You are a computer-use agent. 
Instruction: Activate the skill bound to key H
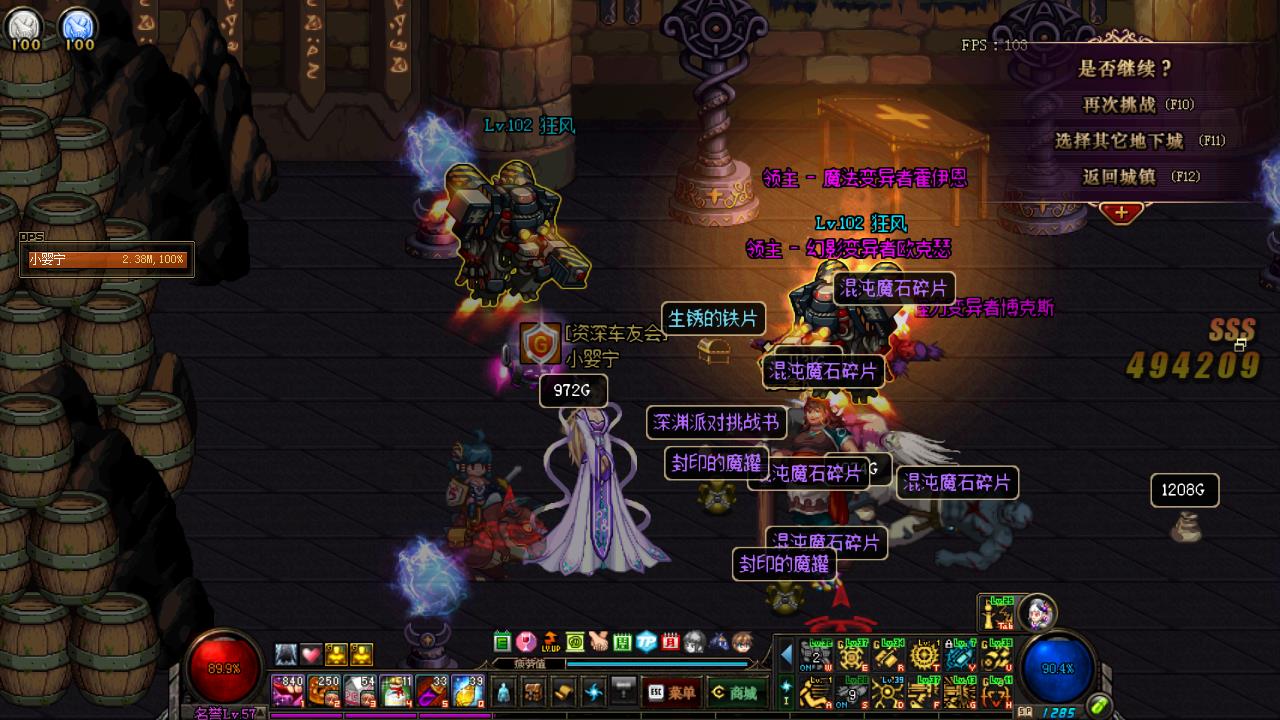pos(996,691)
